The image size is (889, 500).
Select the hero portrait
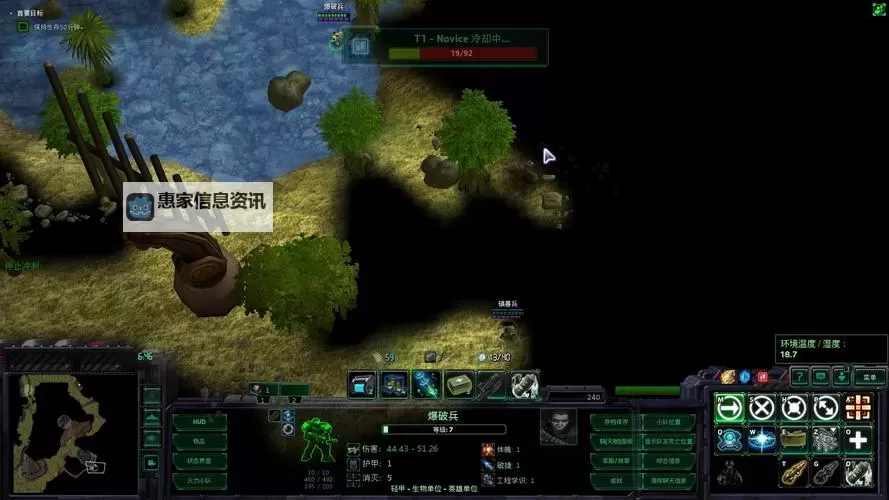[558, 426]
